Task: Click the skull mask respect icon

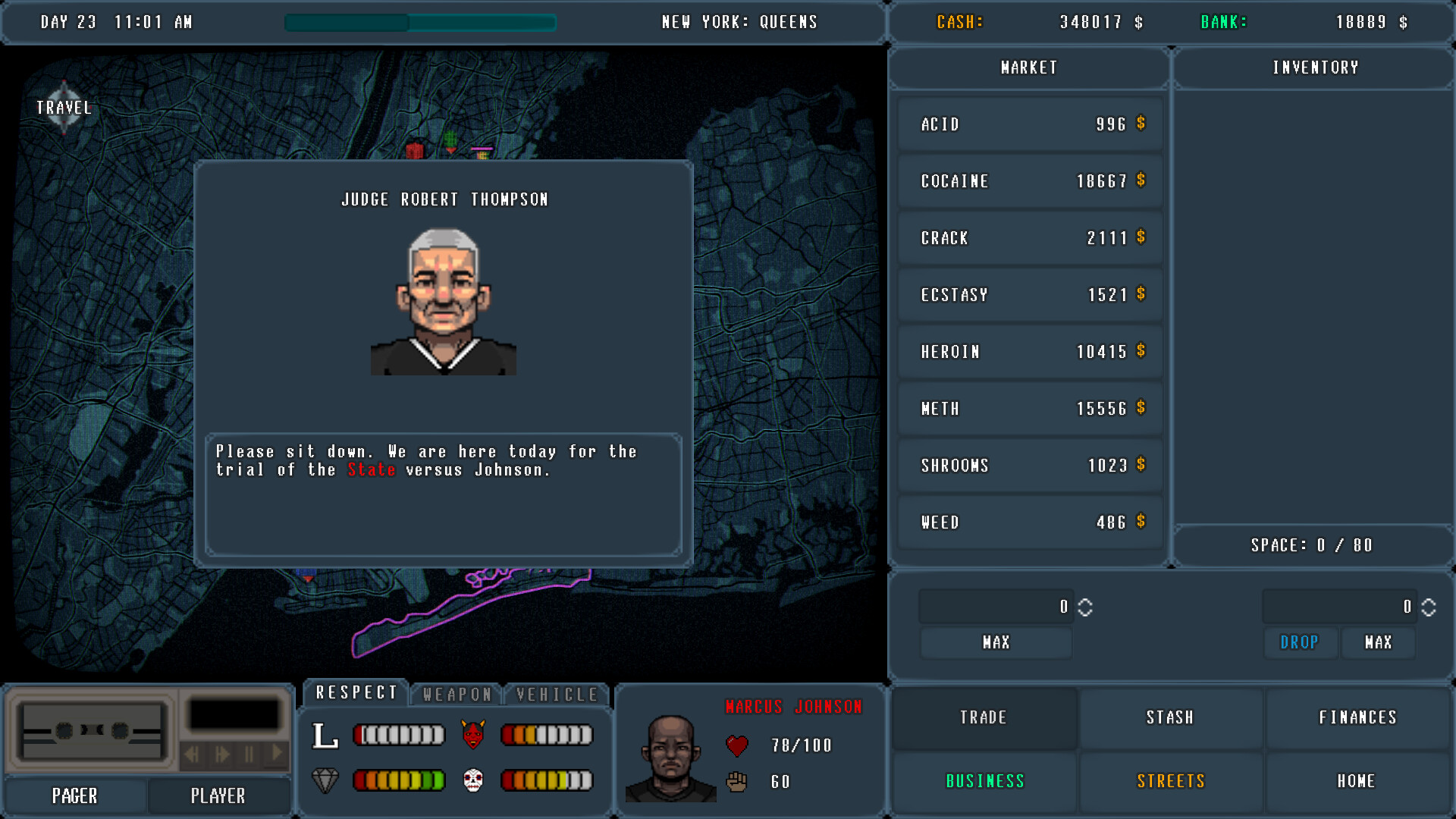Action: (472, 781)
